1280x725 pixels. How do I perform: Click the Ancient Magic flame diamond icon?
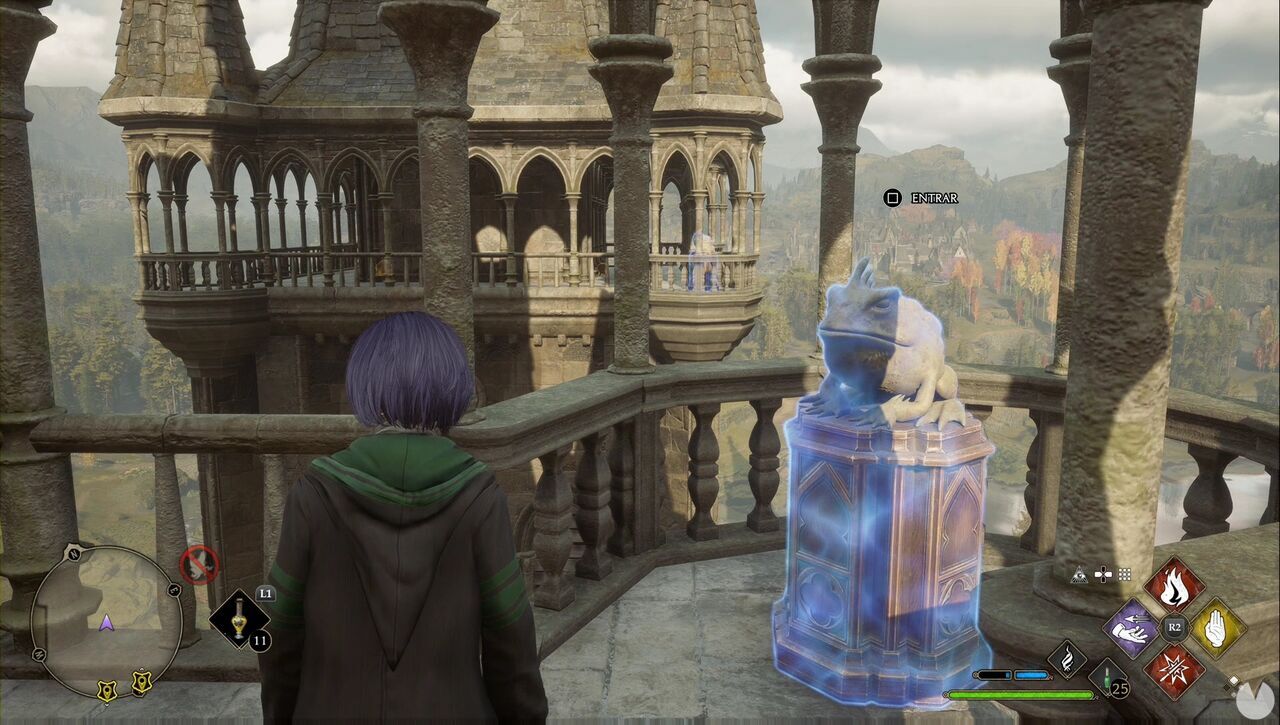(1068, 657)
